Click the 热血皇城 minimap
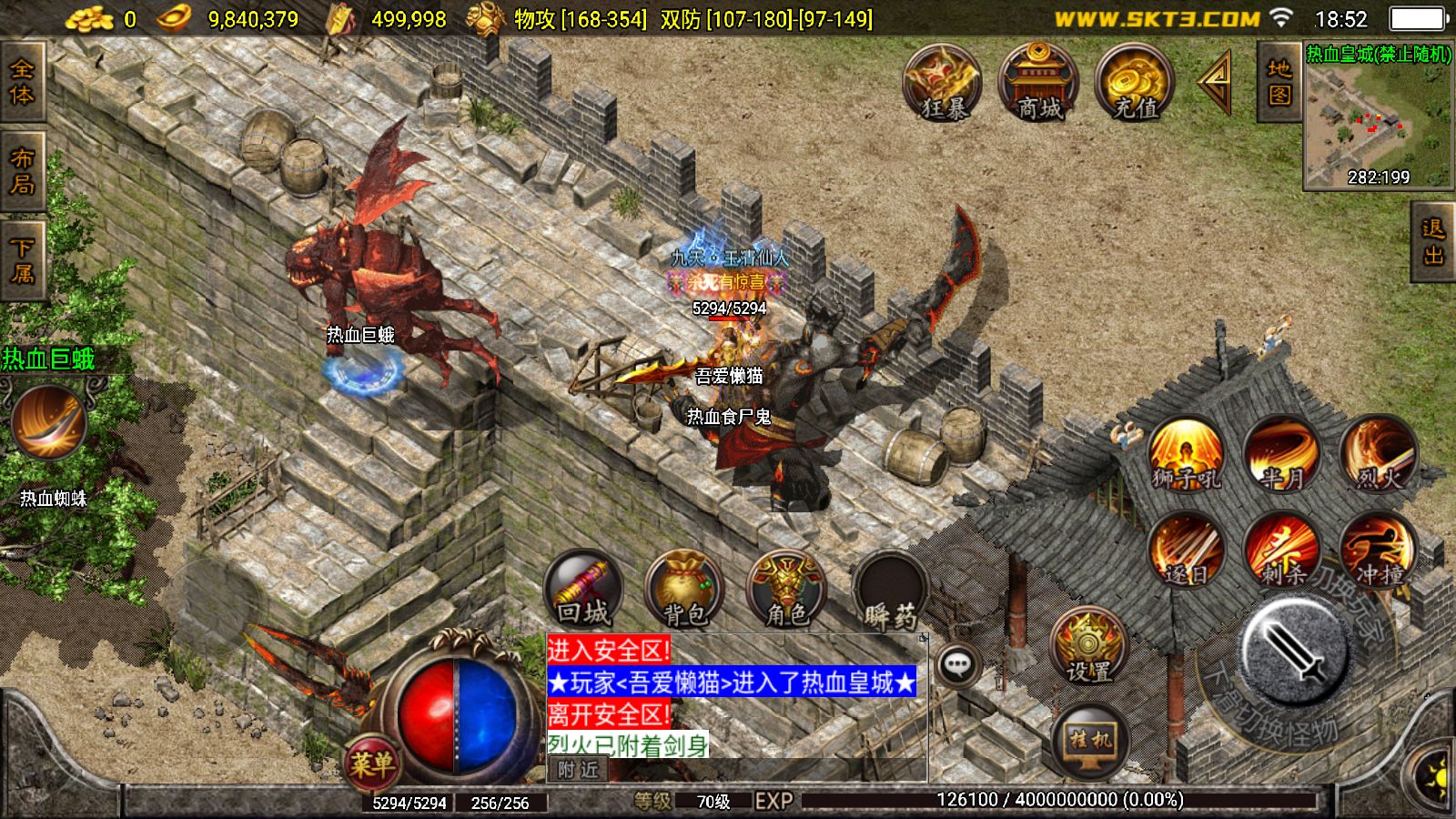The image size is (1456, 819). point(1378,123)
